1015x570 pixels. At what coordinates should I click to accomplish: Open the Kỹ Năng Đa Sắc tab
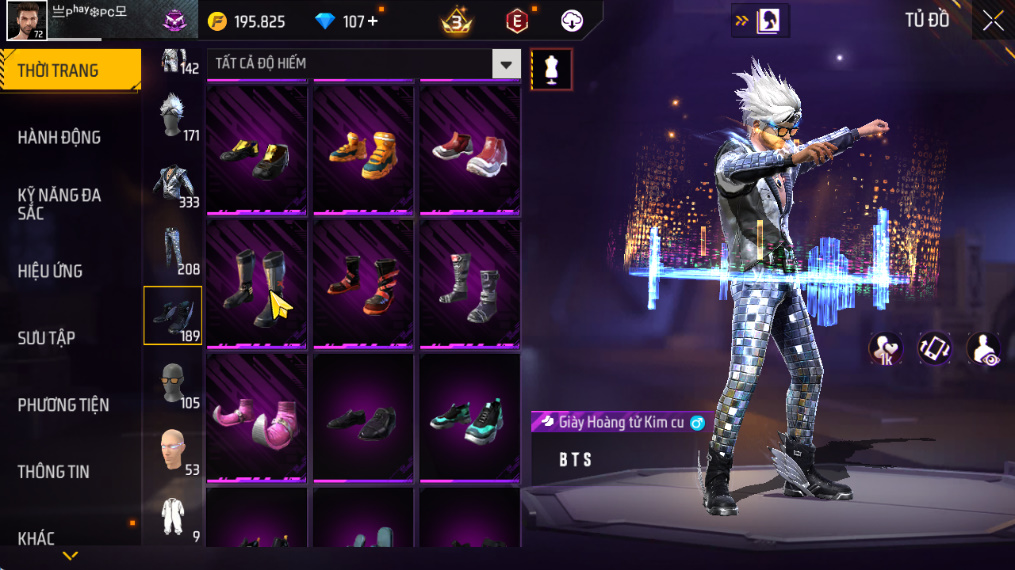tap(60, 204)
